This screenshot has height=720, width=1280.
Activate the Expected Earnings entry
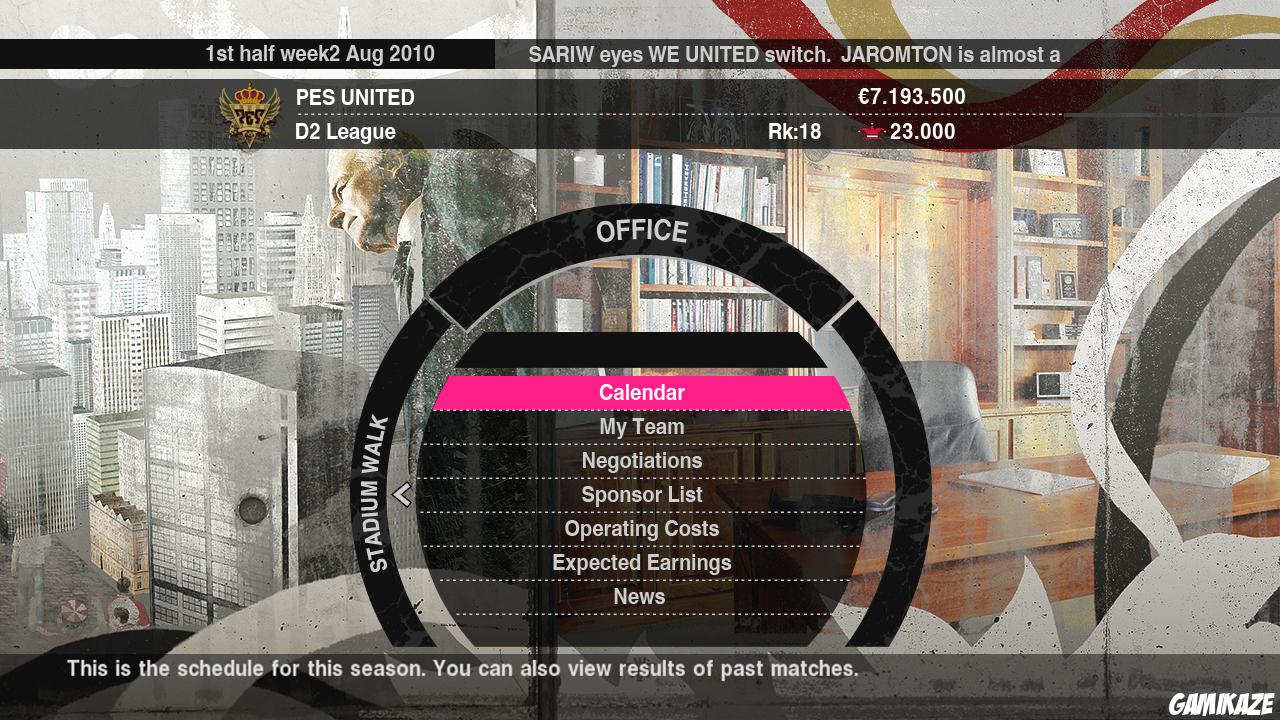(x=642, y=562)
